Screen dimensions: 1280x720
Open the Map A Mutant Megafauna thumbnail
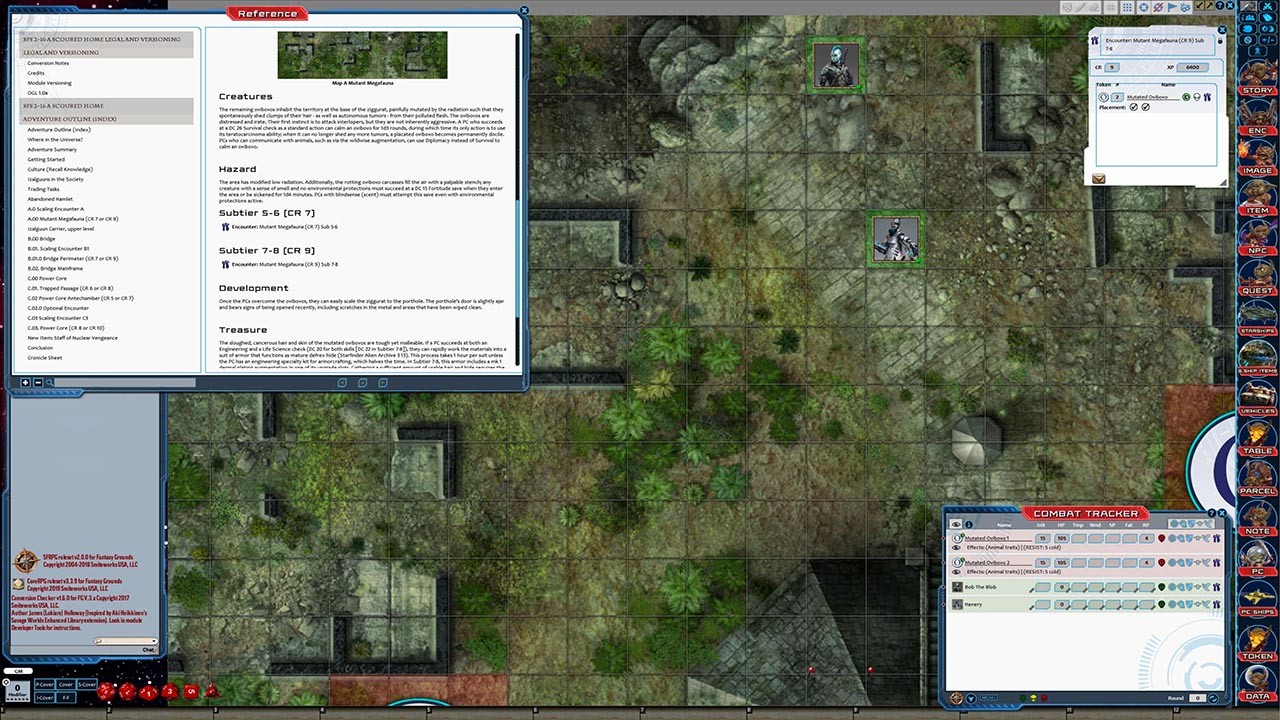362,55
